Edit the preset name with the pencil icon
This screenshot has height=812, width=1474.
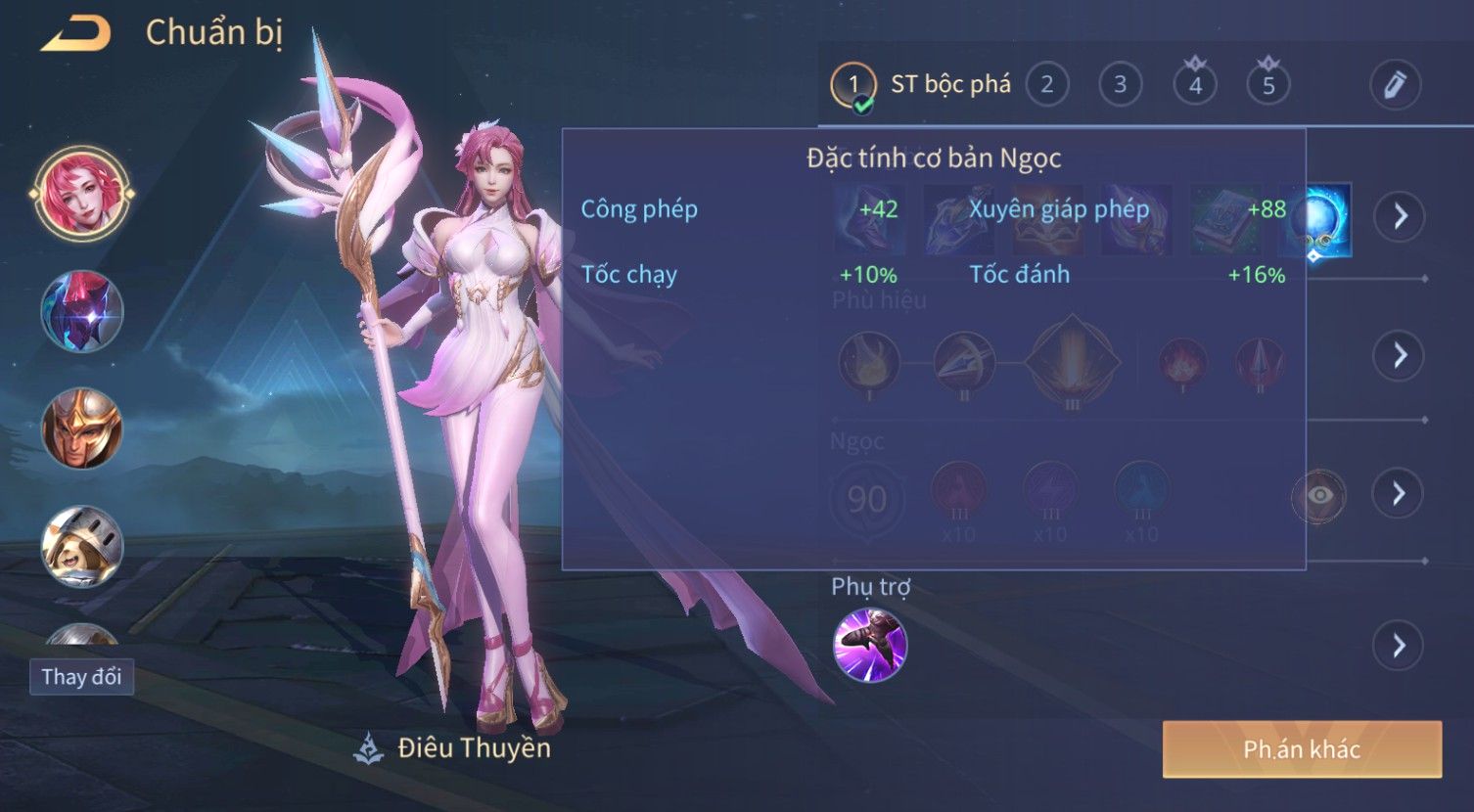point(1395,85)
